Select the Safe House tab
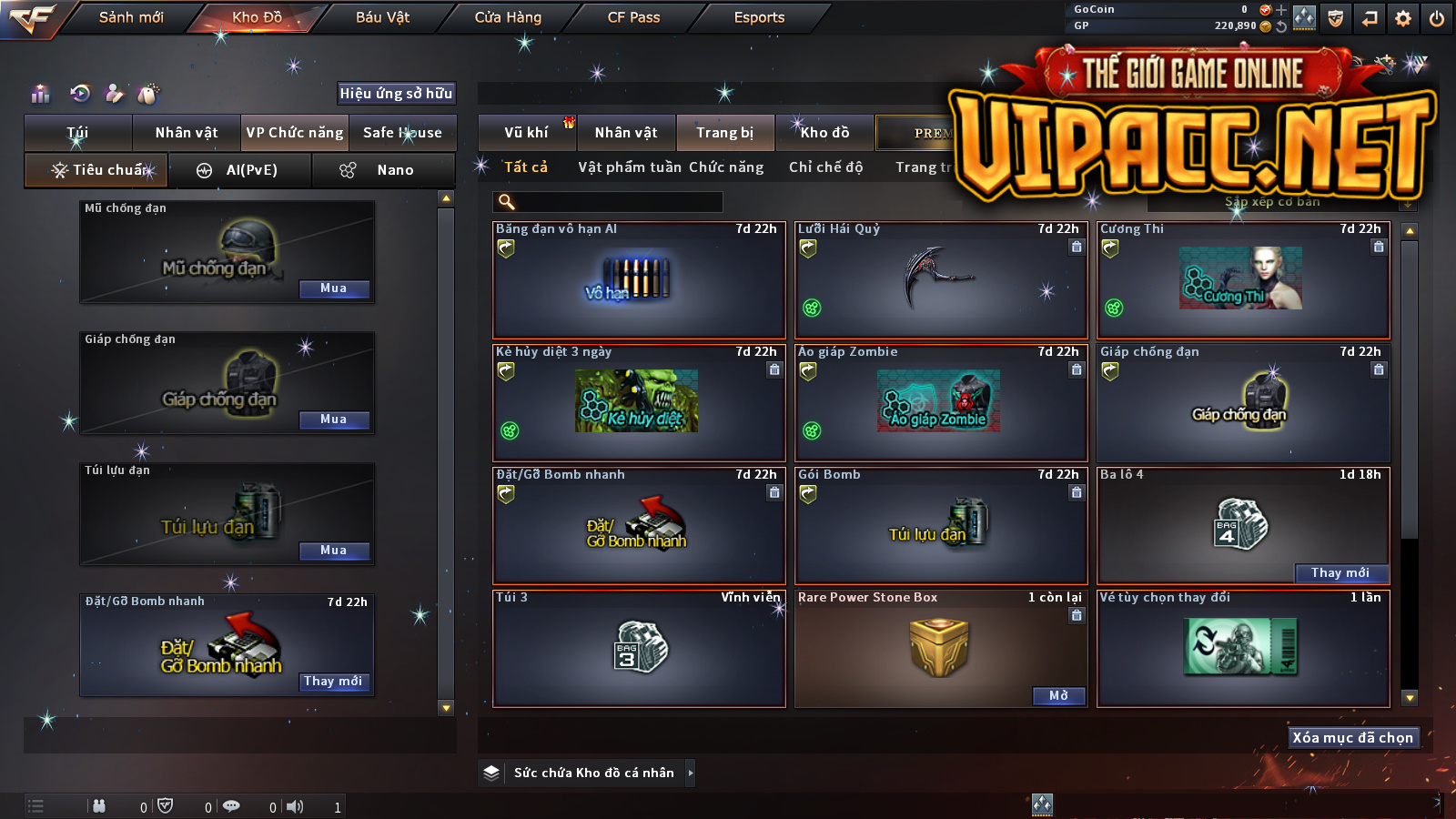Screen dimensions: 1456x819 [402, 133]
